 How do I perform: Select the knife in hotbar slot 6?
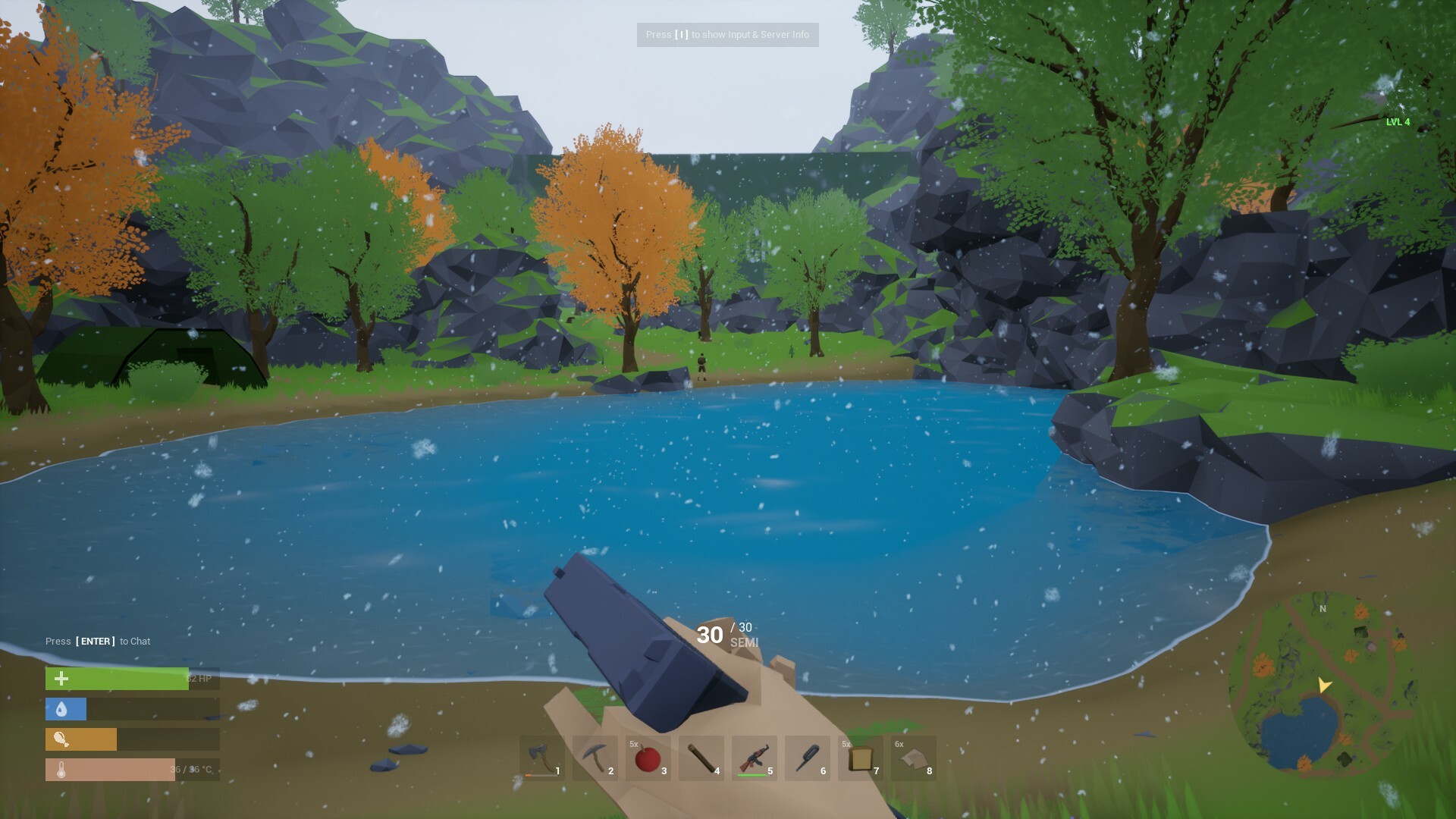tap(806, 758)
